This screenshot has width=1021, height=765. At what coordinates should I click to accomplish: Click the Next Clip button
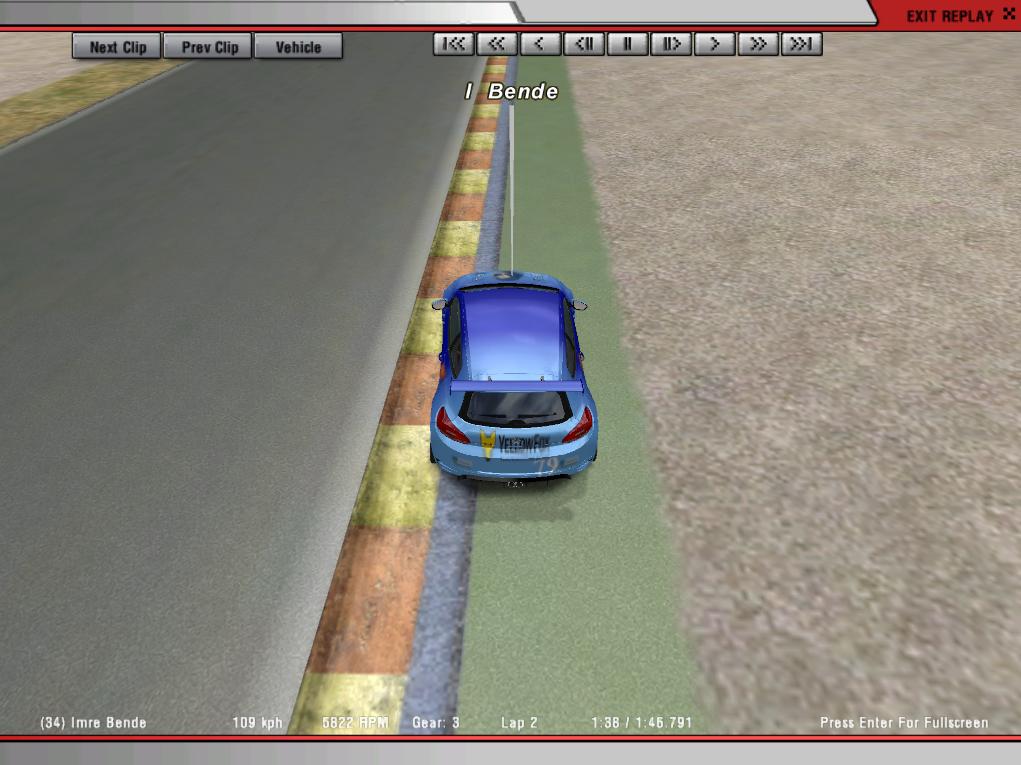pyautogui.click(x=117, y=46)
